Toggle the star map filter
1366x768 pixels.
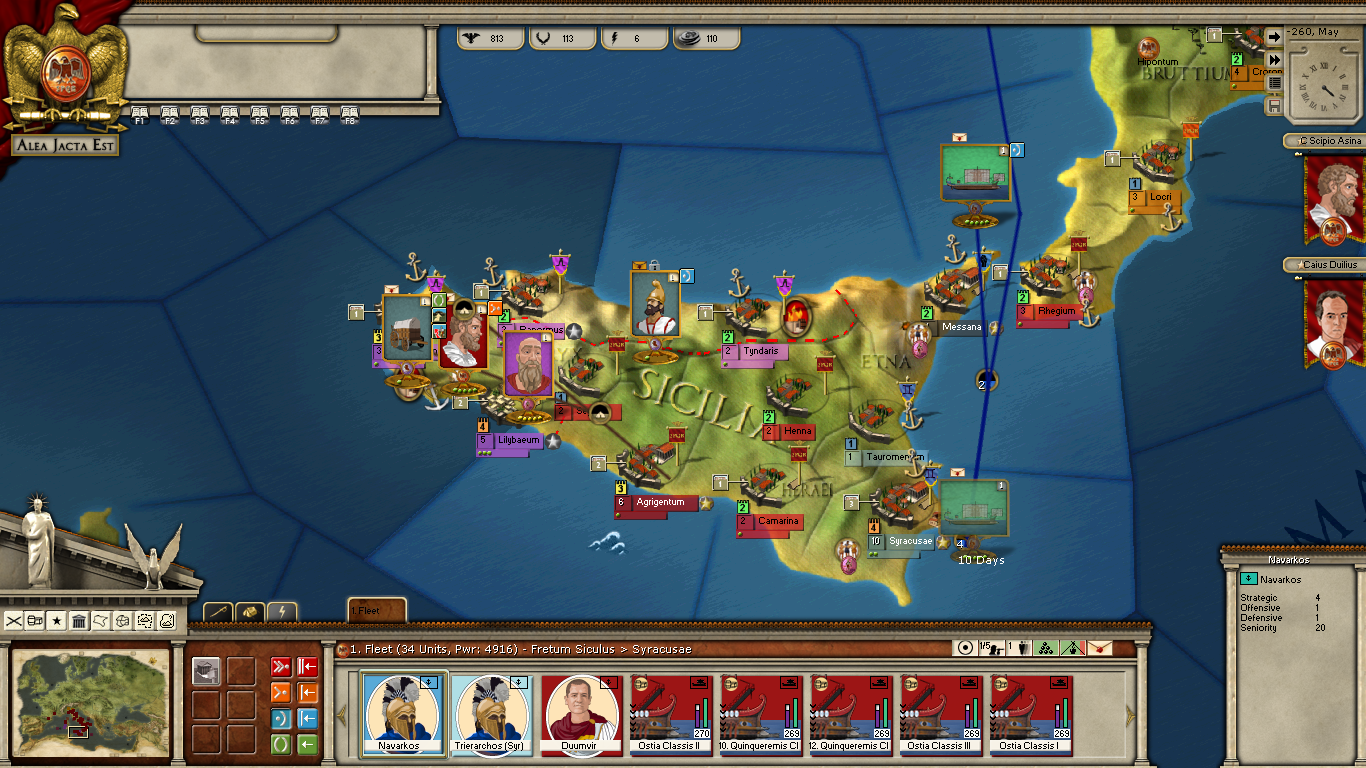tap(57, 621)
